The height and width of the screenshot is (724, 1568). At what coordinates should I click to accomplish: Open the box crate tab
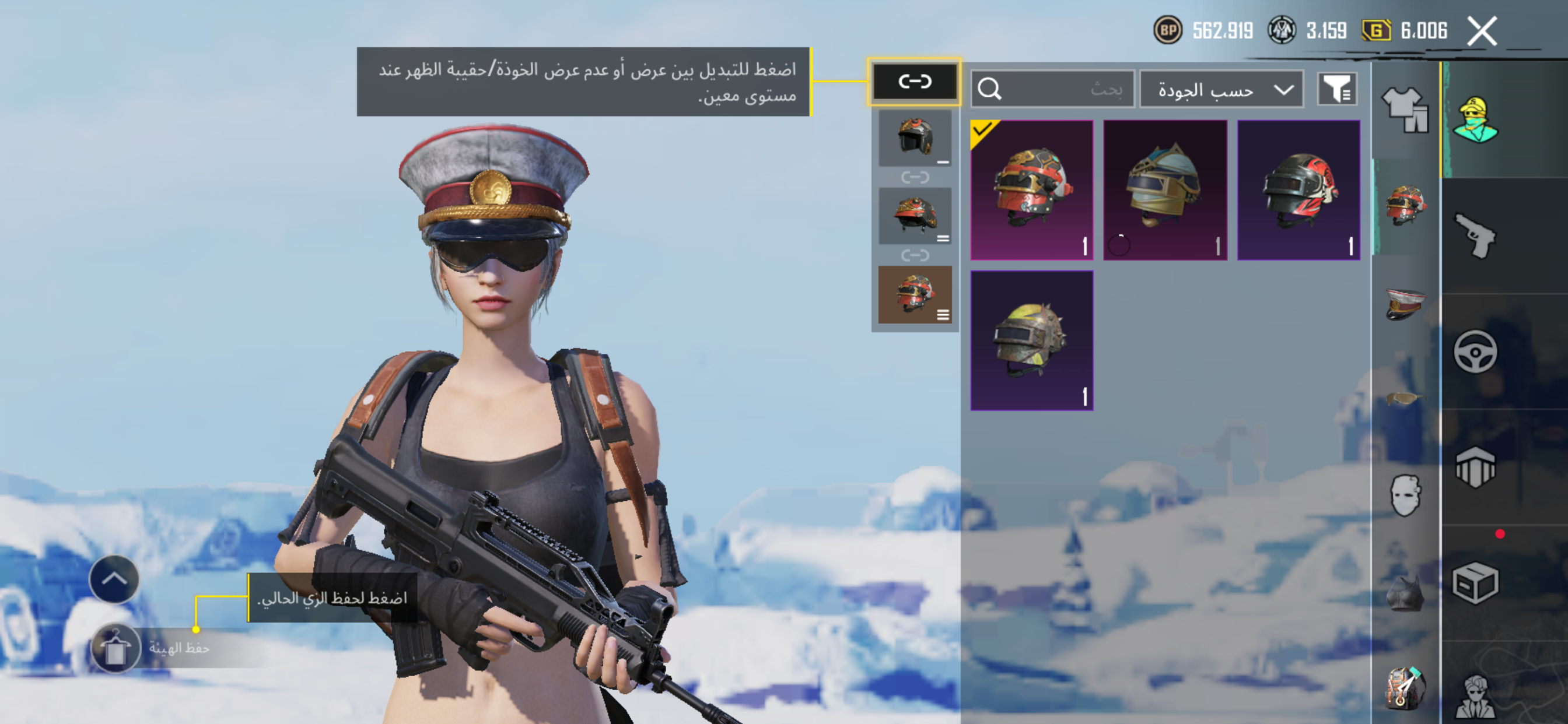1474,582
